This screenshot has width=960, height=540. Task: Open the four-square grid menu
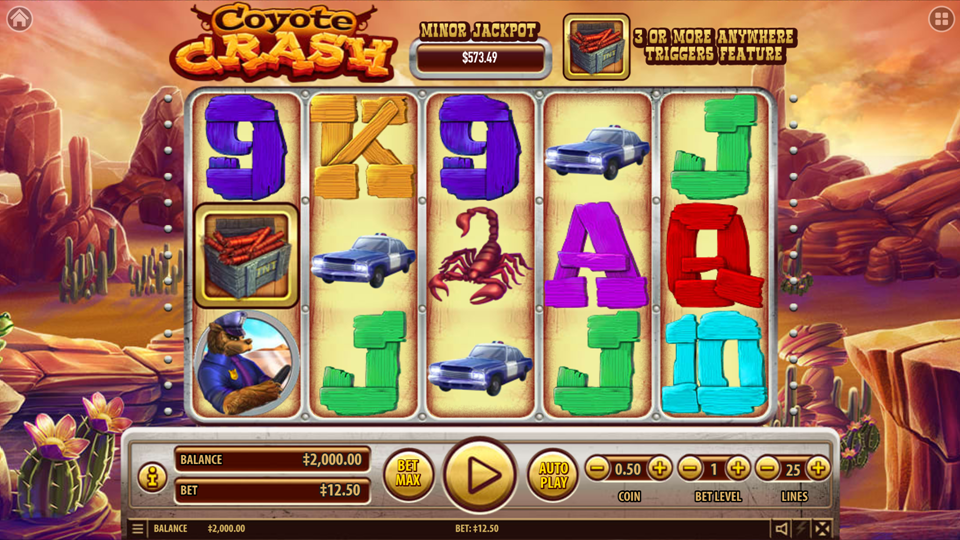click(x=941, y=19)
